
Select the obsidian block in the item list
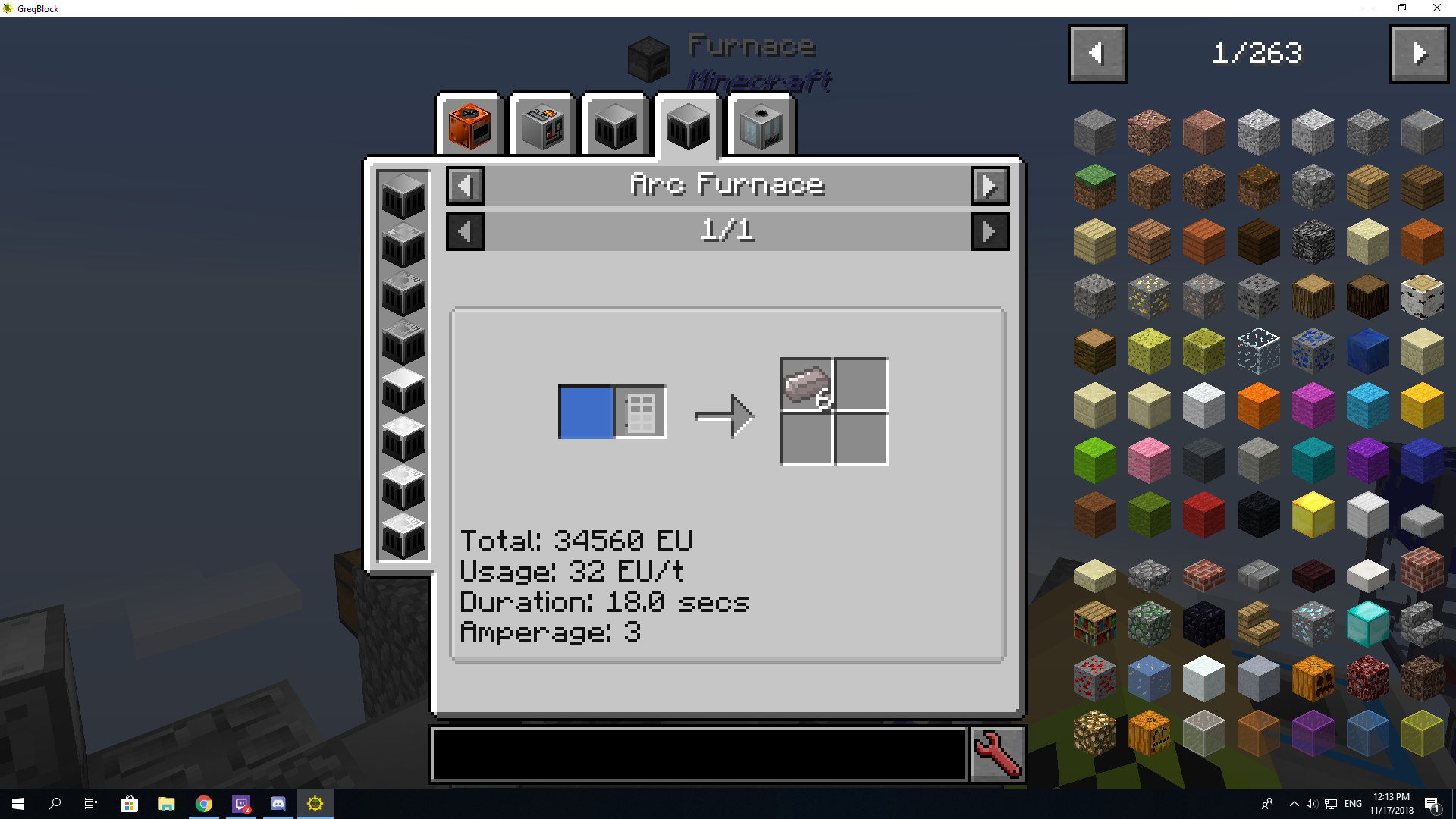click(x=1203, y=623)
